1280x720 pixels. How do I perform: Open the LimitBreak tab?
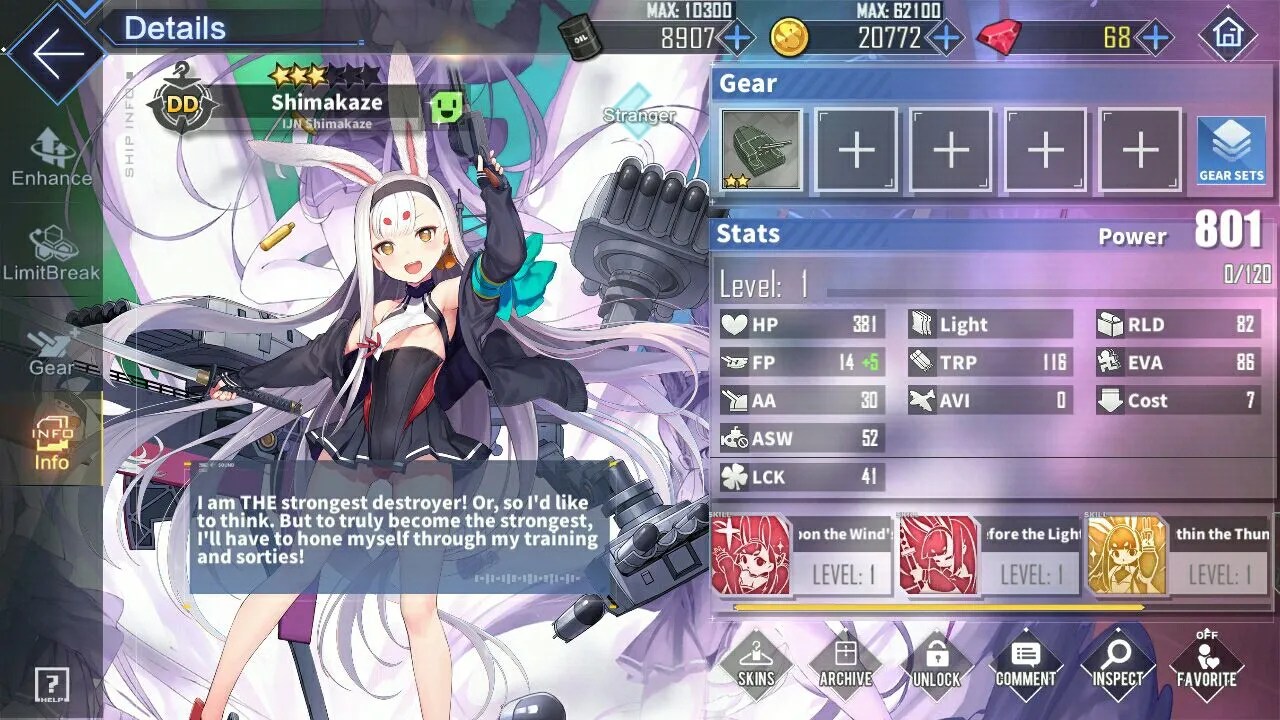[x=51, y=253]
